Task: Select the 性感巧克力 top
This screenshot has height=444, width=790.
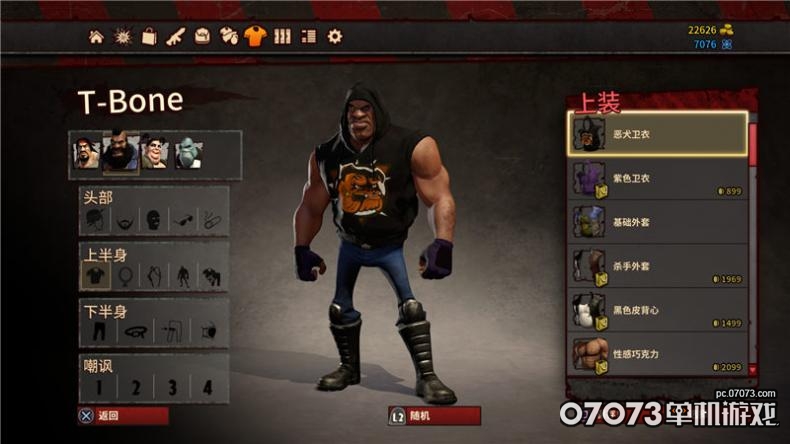Action: click(658, 354)
